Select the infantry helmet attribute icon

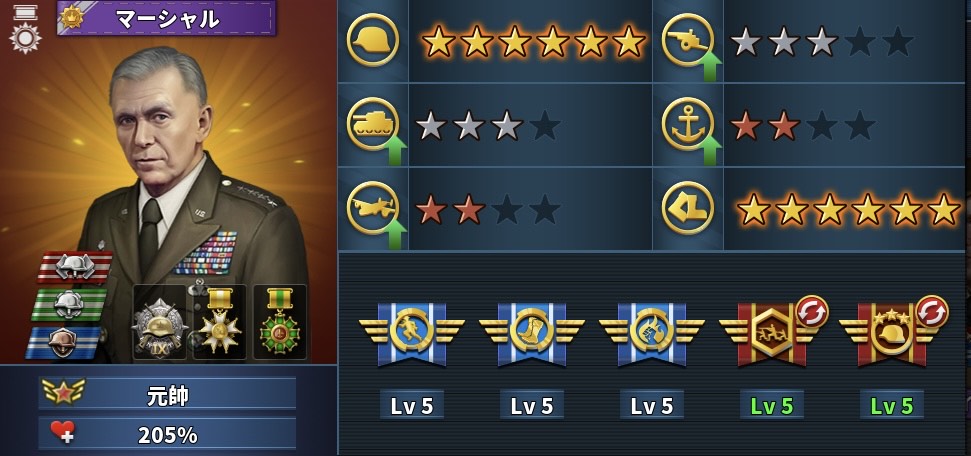pyautogui.click(x=373, y=41)
